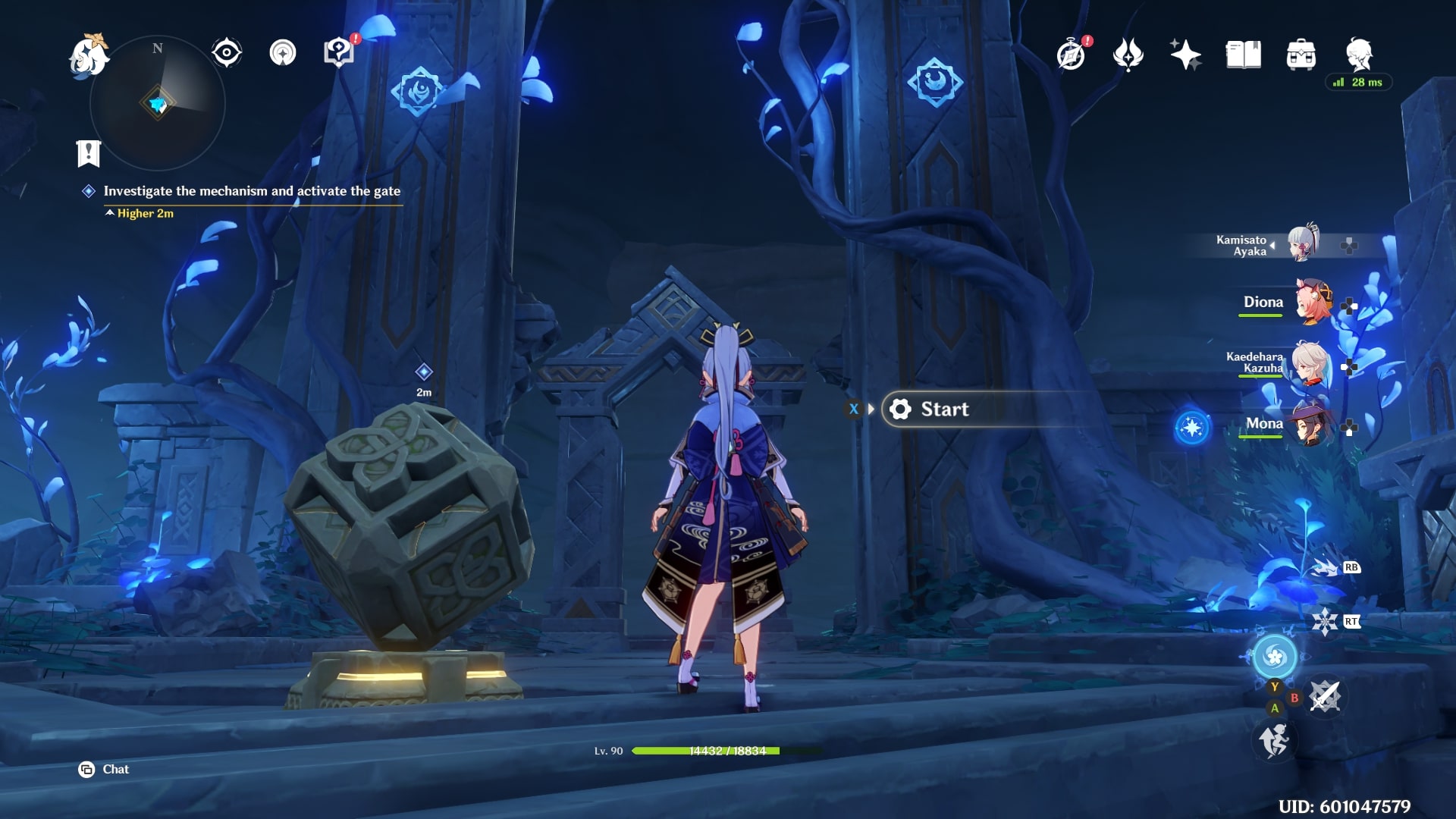This screenshot has width=1456, height=819.
Task: Select Kaedehara Kazuha's portrait
Action: click(1310, 364)
